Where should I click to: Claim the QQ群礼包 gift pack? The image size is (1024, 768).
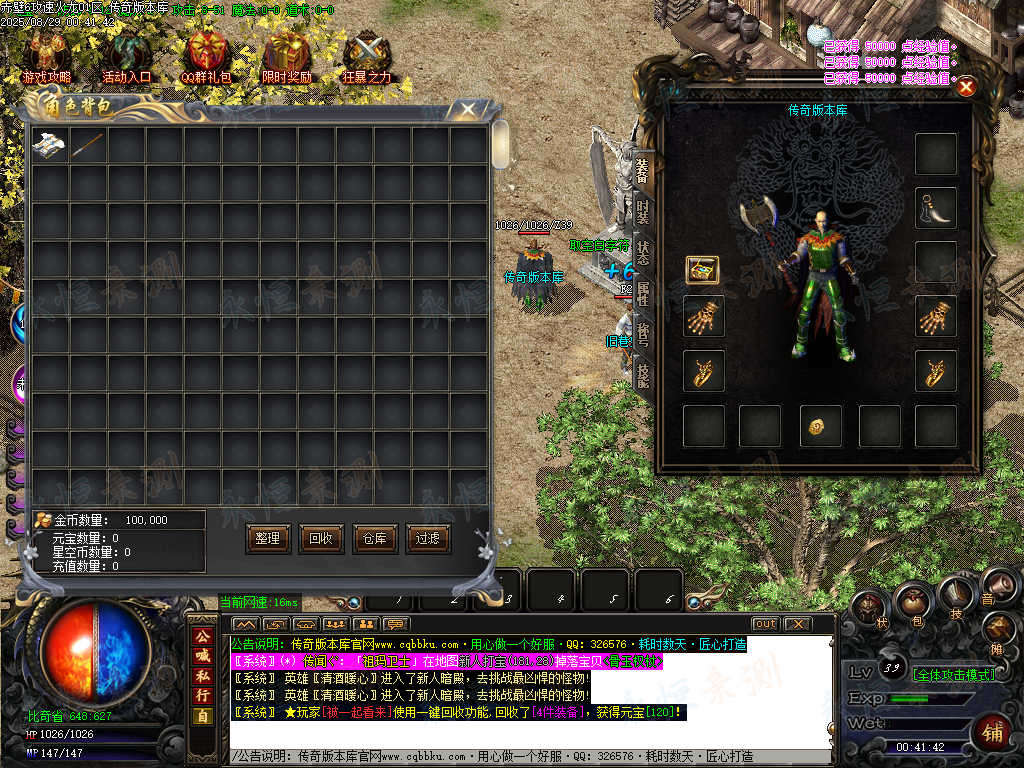tap(207, 56)
